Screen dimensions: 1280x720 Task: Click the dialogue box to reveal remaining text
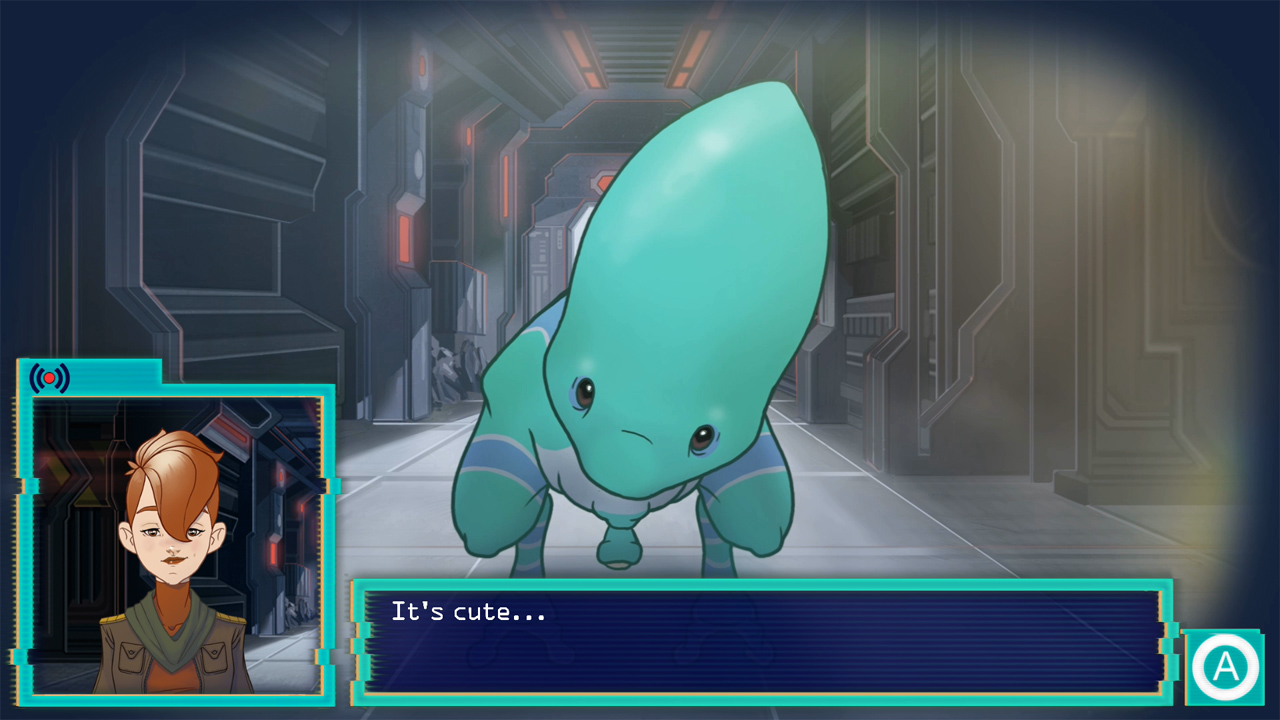[x=760, y=640]
